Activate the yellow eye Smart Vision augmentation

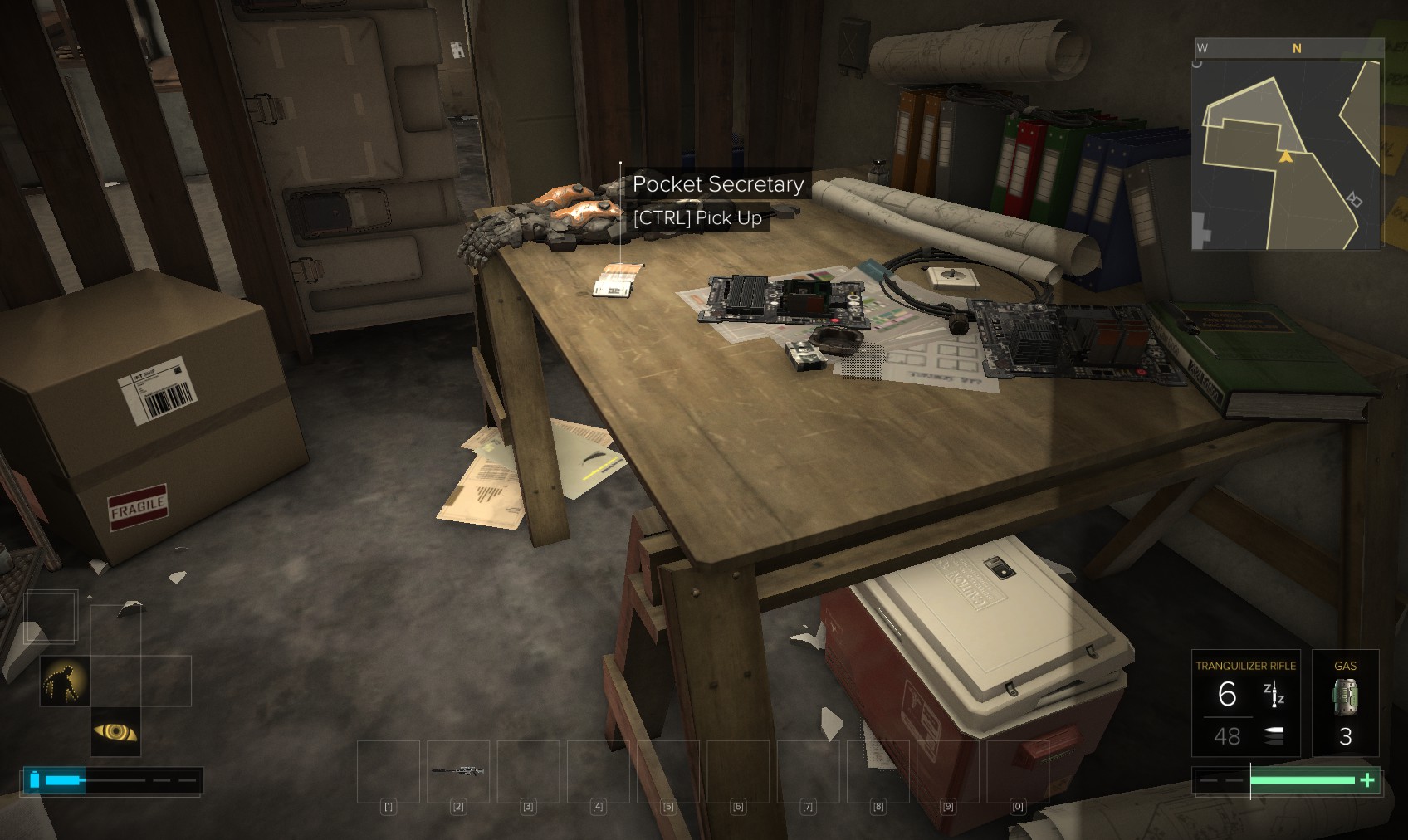(x=115, y=731)
